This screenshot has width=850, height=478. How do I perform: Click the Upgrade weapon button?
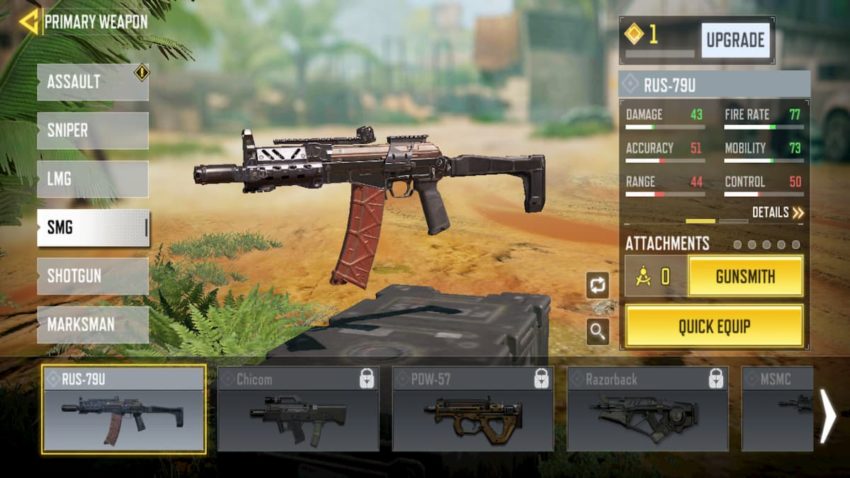click(735, 40)
